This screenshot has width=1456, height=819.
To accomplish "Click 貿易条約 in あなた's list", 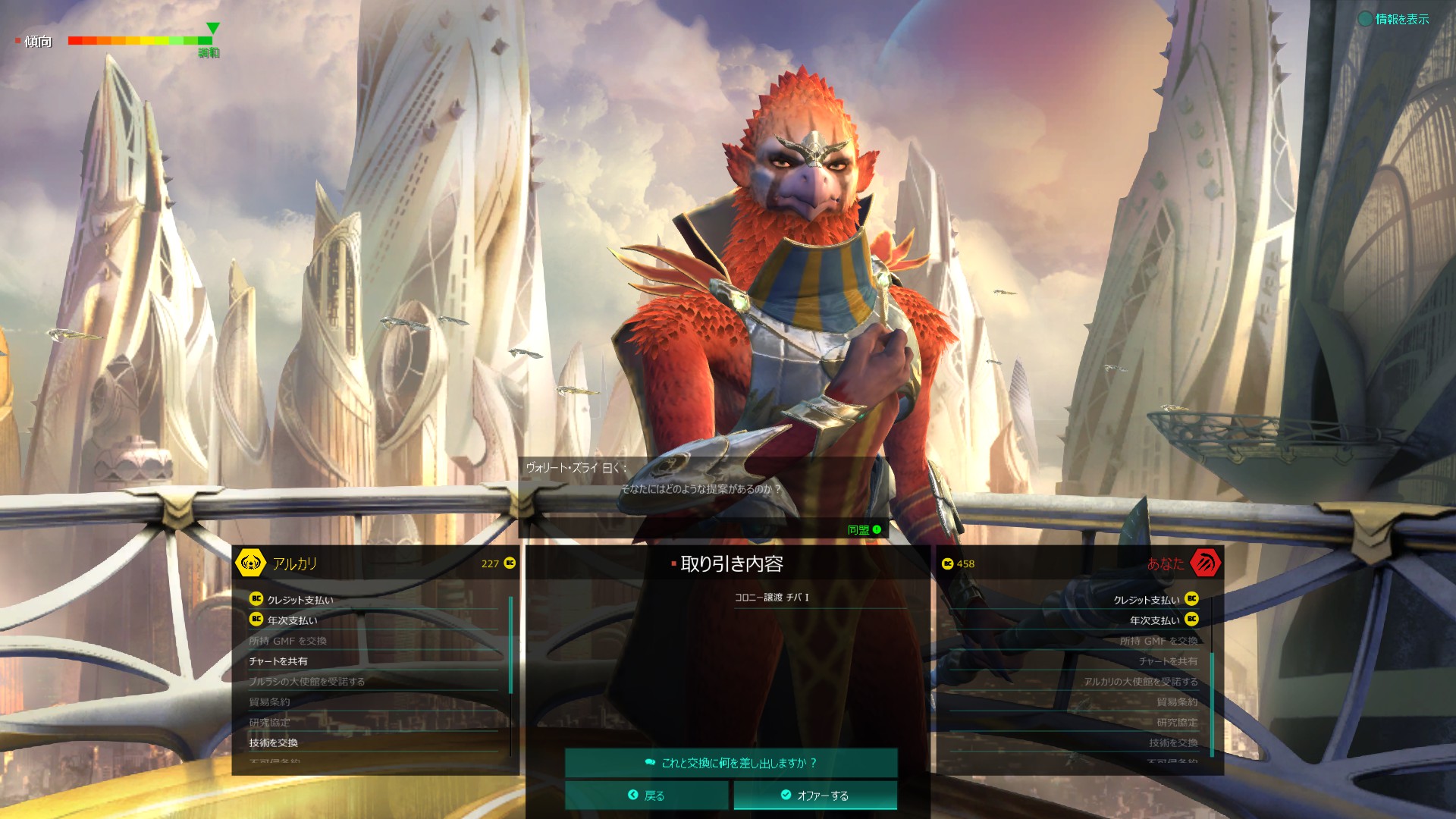I will pos(1177,701).
